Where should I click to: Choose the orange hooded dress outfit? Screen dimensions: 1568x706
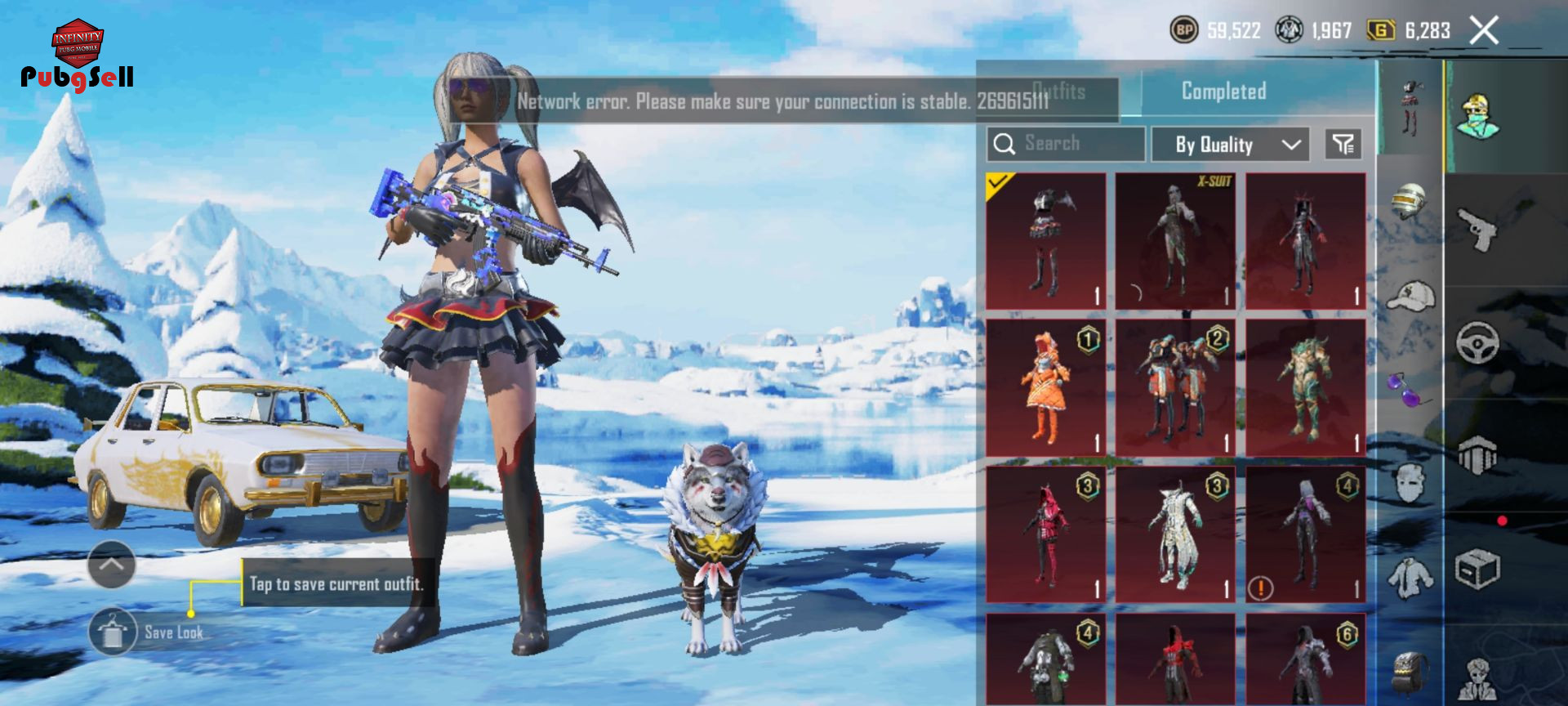1045,387
